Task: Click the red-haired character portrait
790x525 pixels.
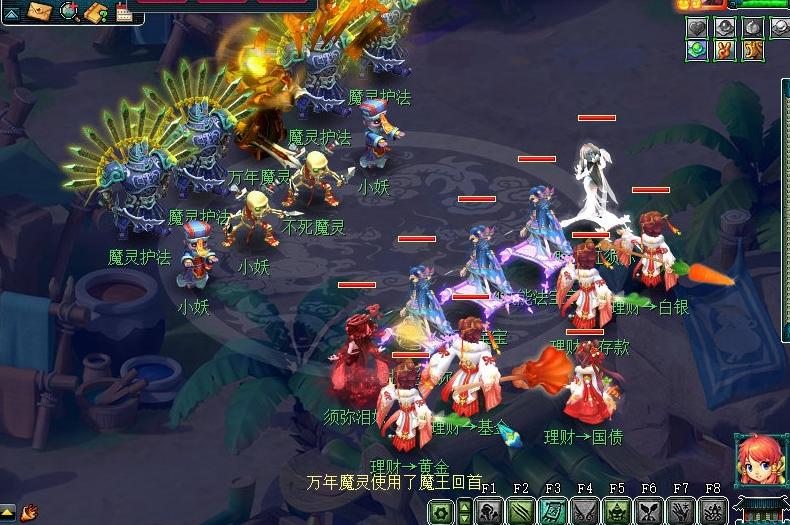Action: click(757, 459)
